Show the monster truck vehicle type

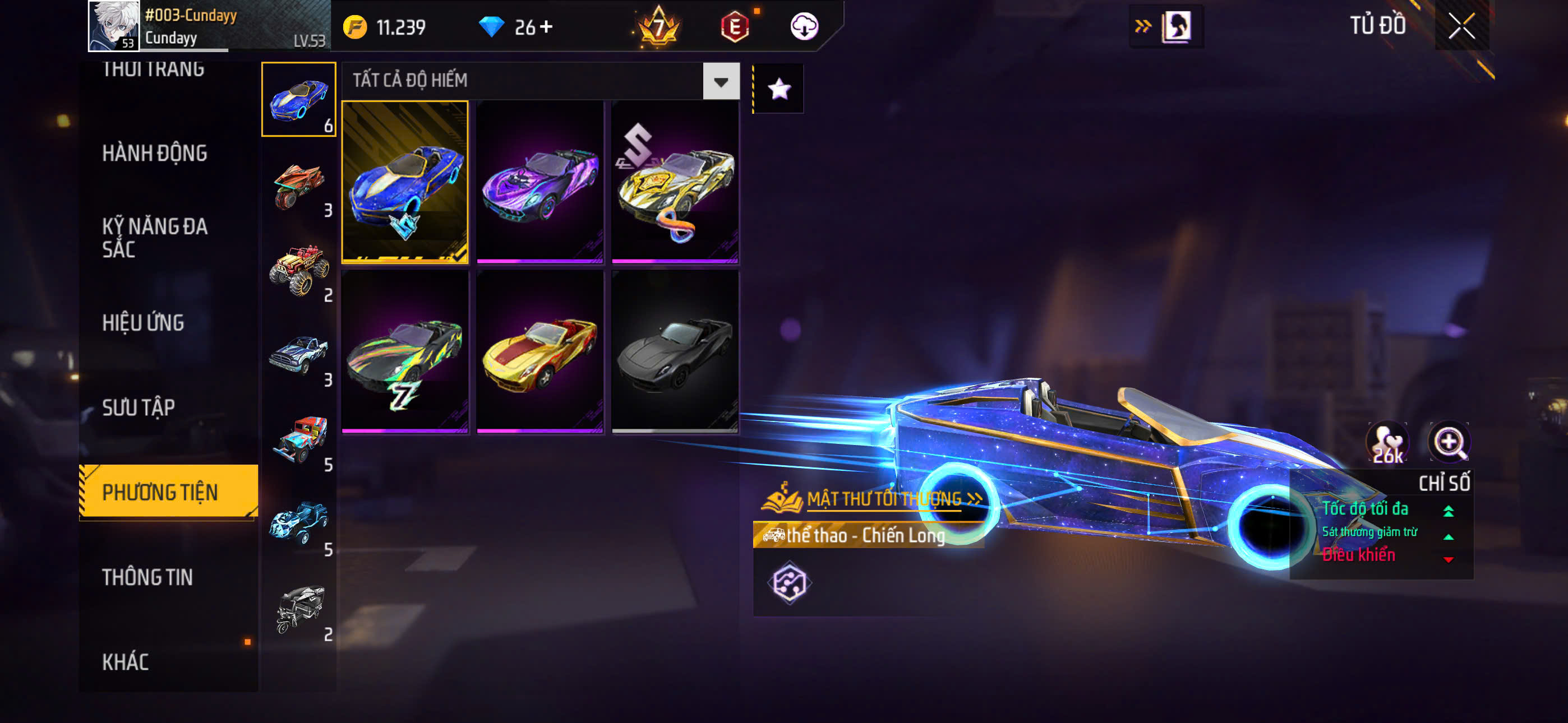299,270
